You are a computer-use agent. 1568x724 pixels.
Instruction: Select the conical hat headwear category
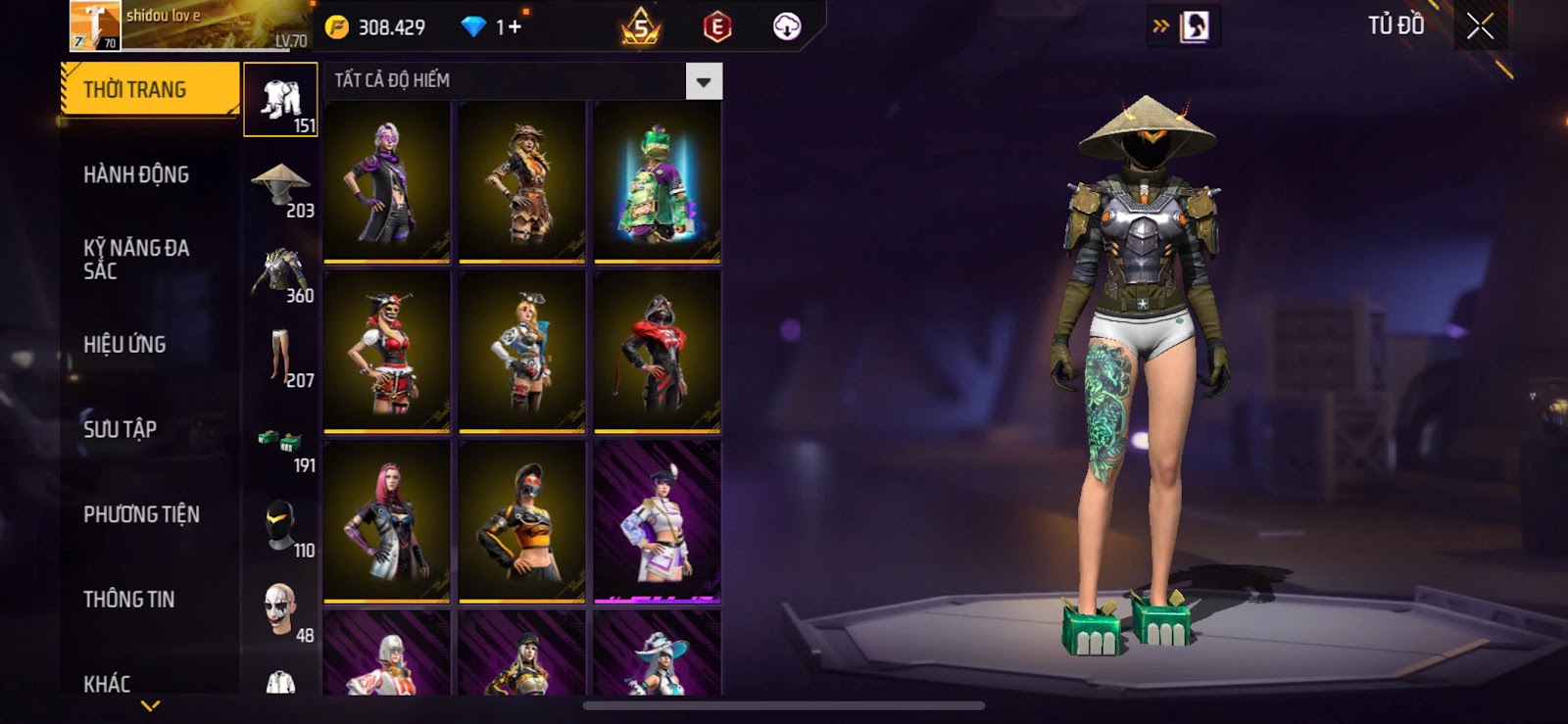click(280, 185)
